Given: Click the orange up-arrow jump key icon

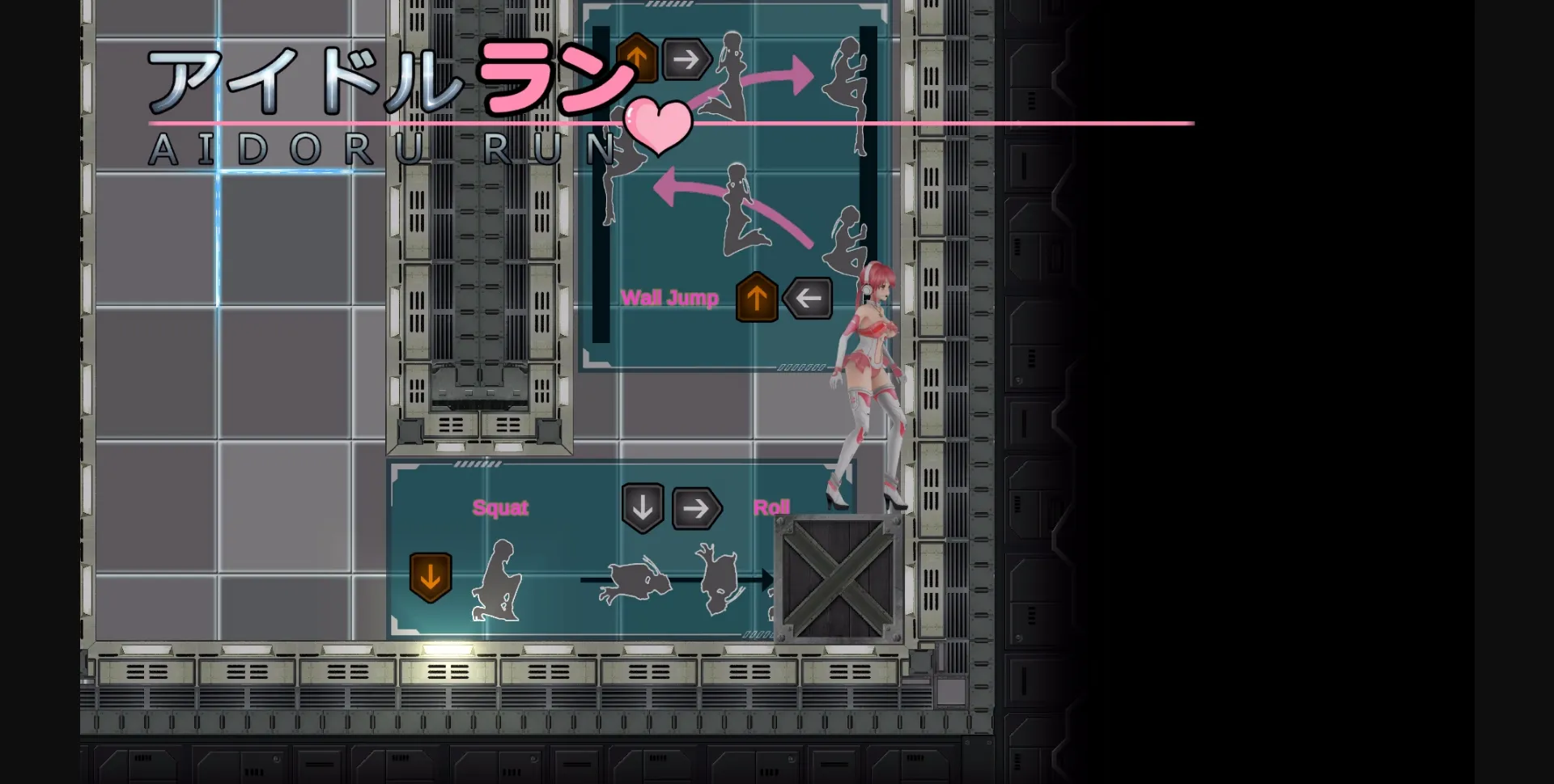Looking at the screenshot, I should (636, 58).
